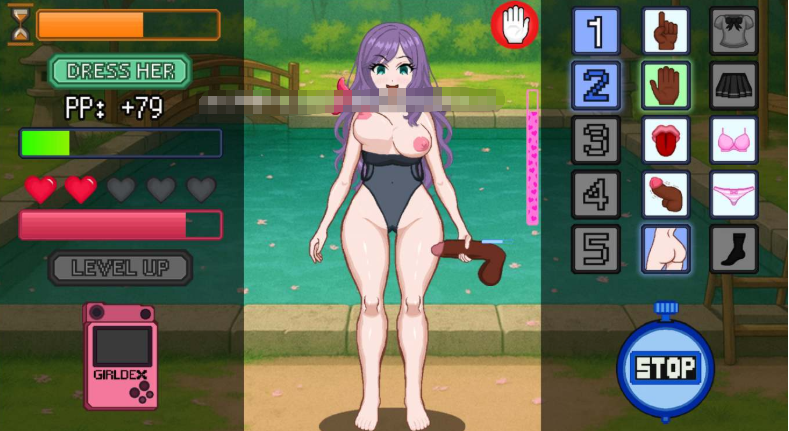
Task: Select the number 1 slot
Action: pyautogui.click(x=596, y=31)
